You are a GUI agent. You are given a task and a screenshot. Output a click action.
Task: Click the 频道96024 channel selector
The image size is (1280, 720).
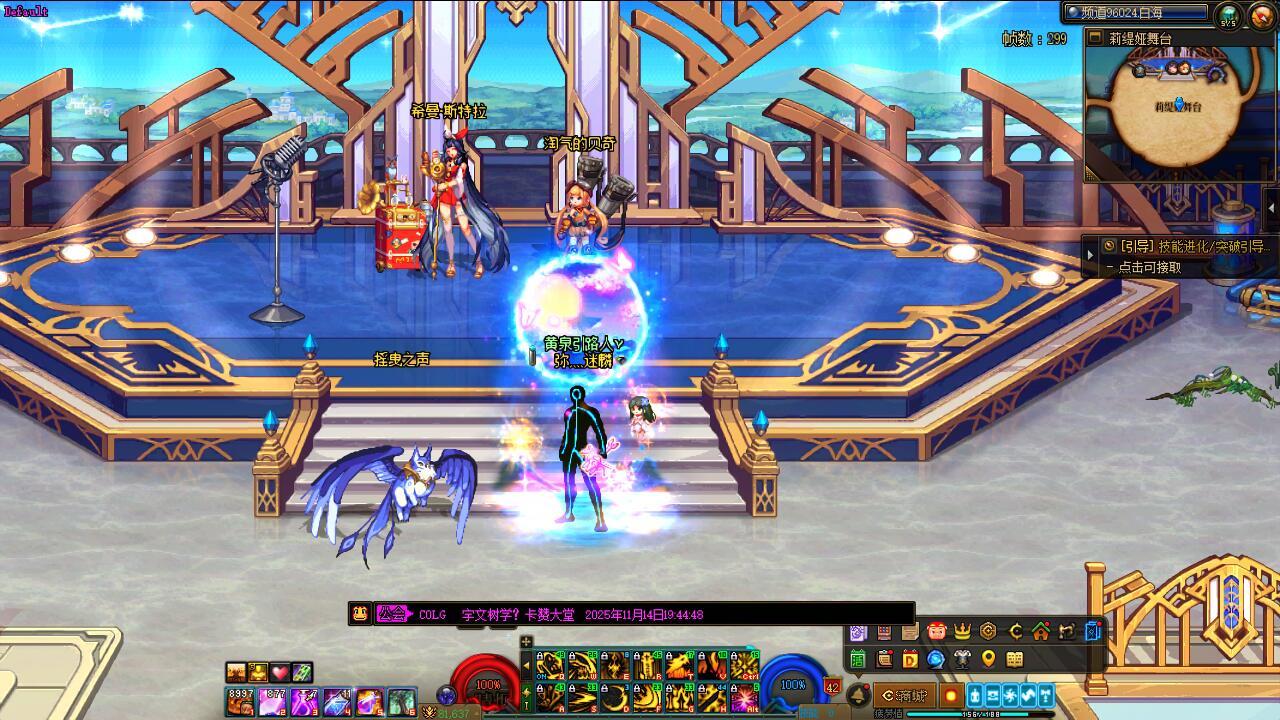point(1135,12)
